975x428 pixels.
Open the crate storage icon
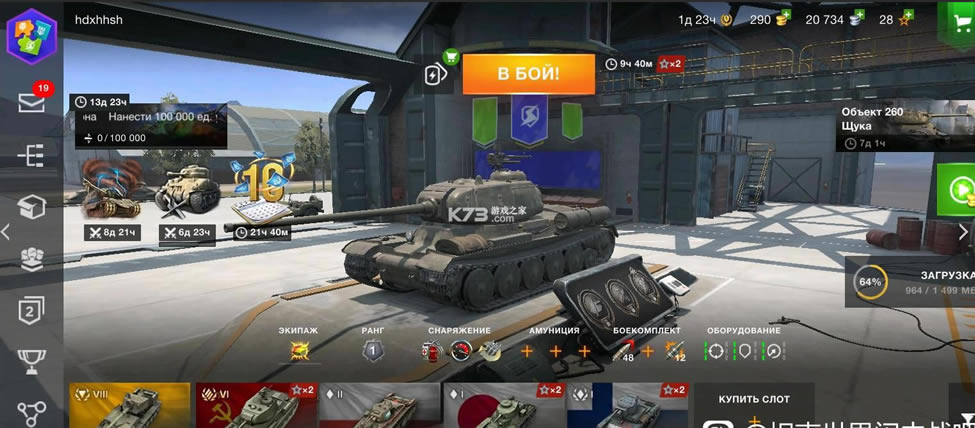[x=32, y=207]
